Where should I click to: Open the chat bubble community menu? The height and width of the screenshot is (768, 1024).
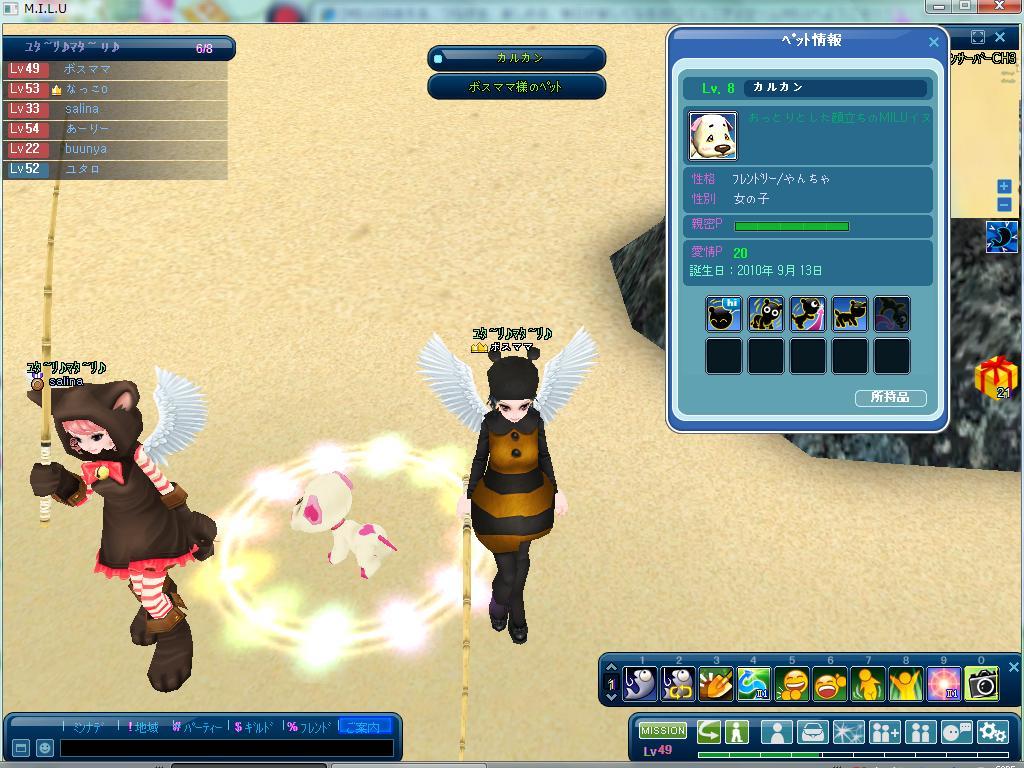tap(956, 732)
